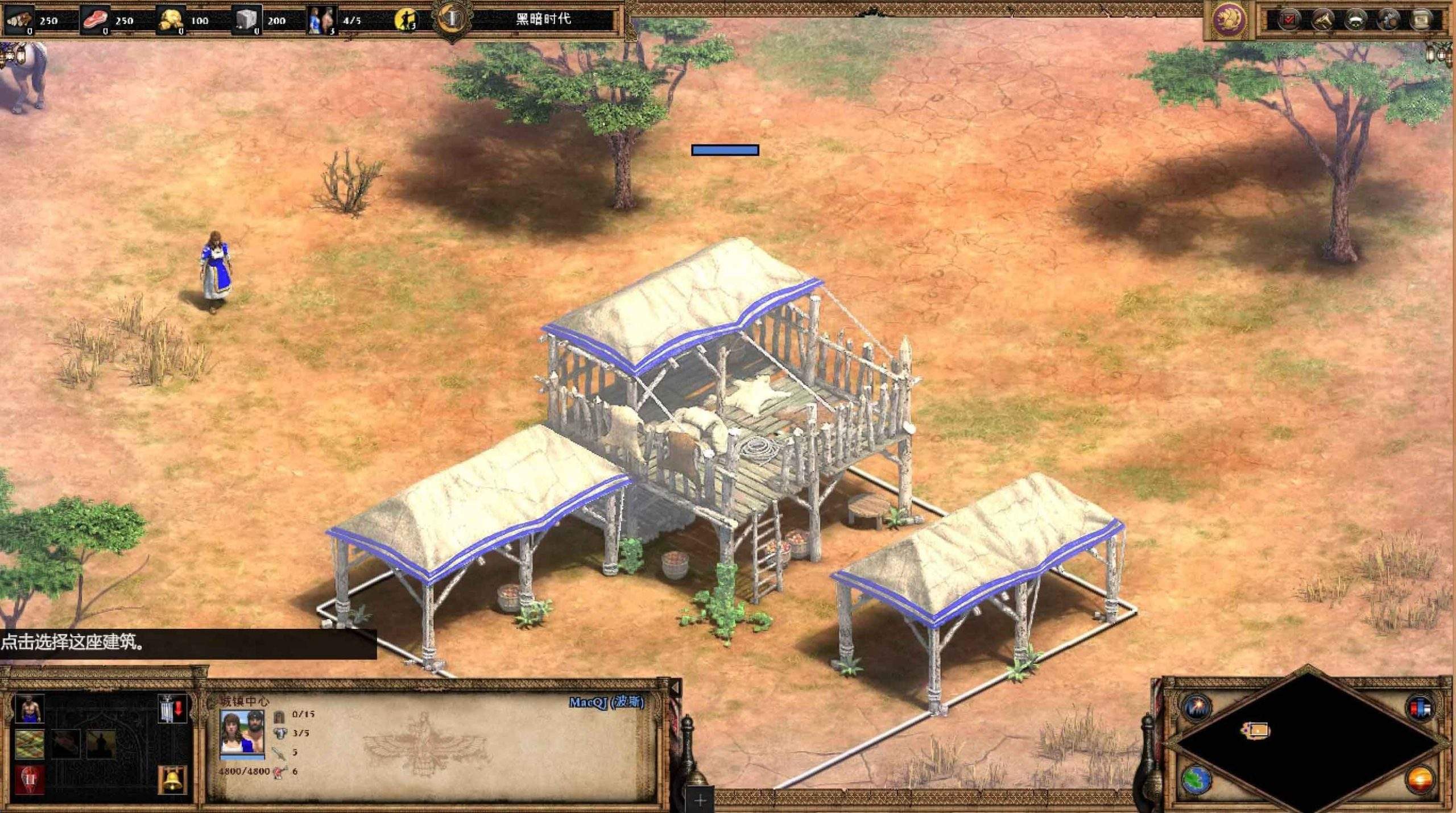This screenshot has height=813, width=1456.
Task: Select the idle villager indicator
Action: 406,20
